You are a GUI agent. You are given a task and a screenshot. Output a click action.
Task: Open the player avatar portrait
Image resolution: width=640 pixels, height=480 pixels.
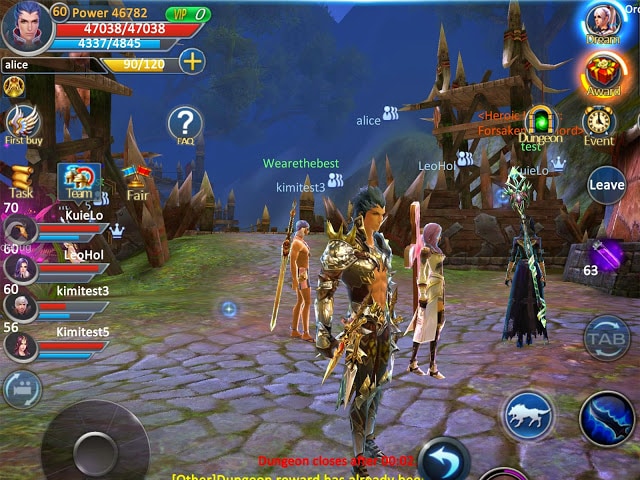coord(27,26)
